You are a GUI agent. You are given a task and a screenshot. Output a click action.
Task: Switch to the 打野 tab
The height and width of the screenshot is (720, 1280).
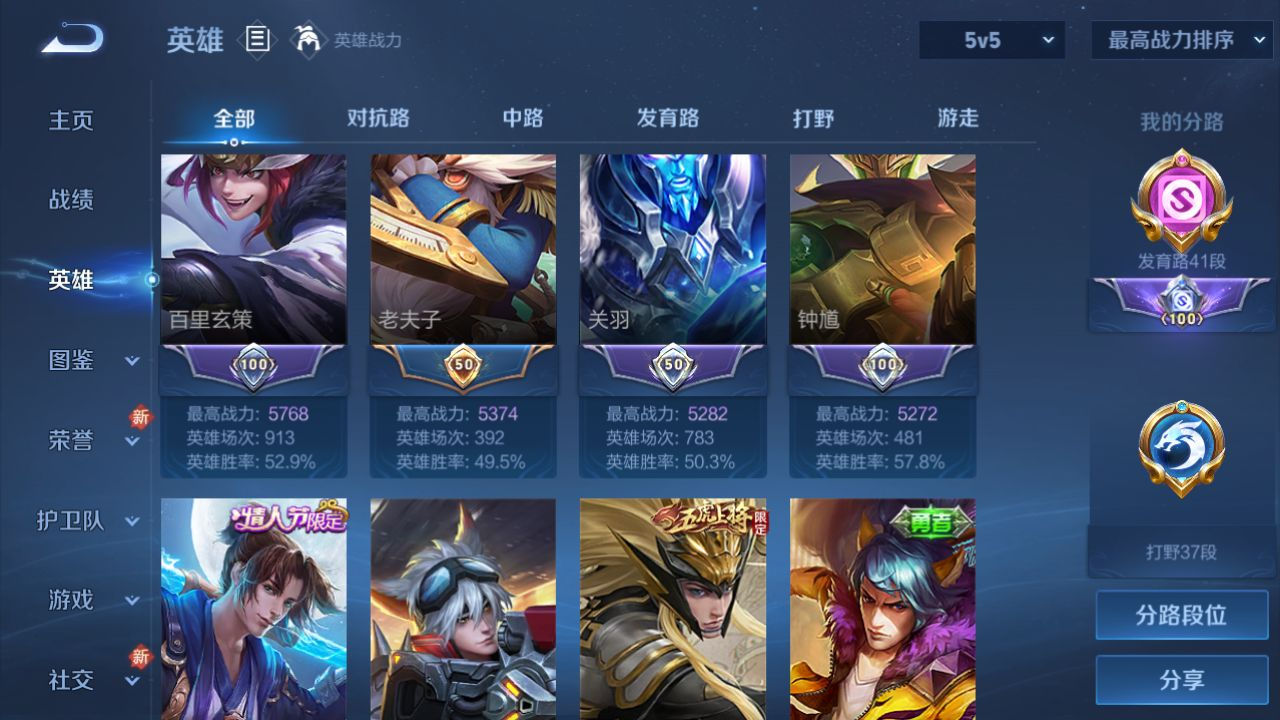click(x=813, y=118)
